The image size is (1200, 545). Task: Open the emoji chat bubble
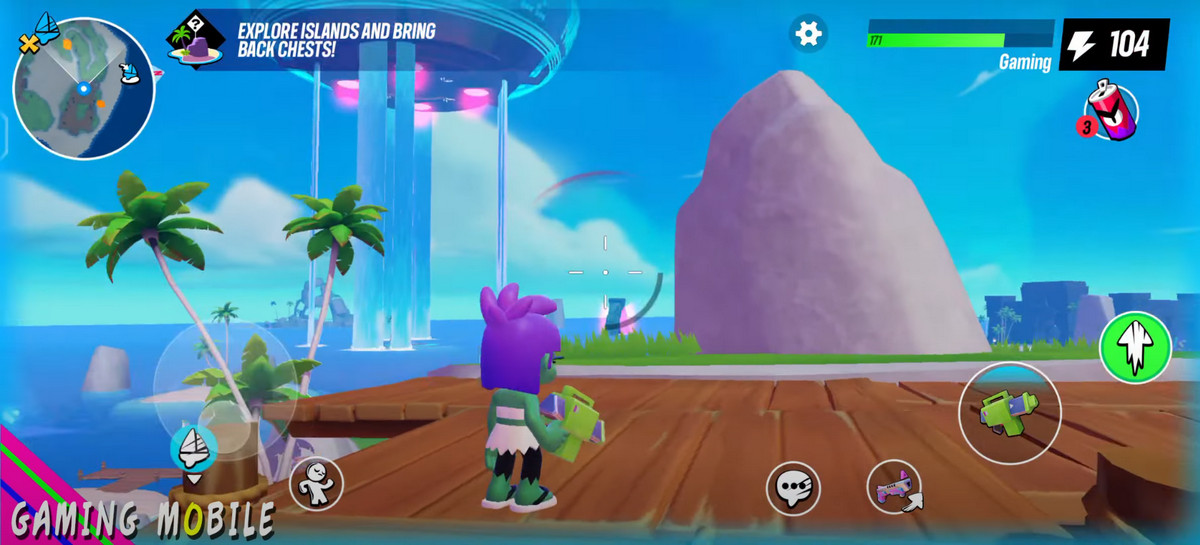[793, 488]
